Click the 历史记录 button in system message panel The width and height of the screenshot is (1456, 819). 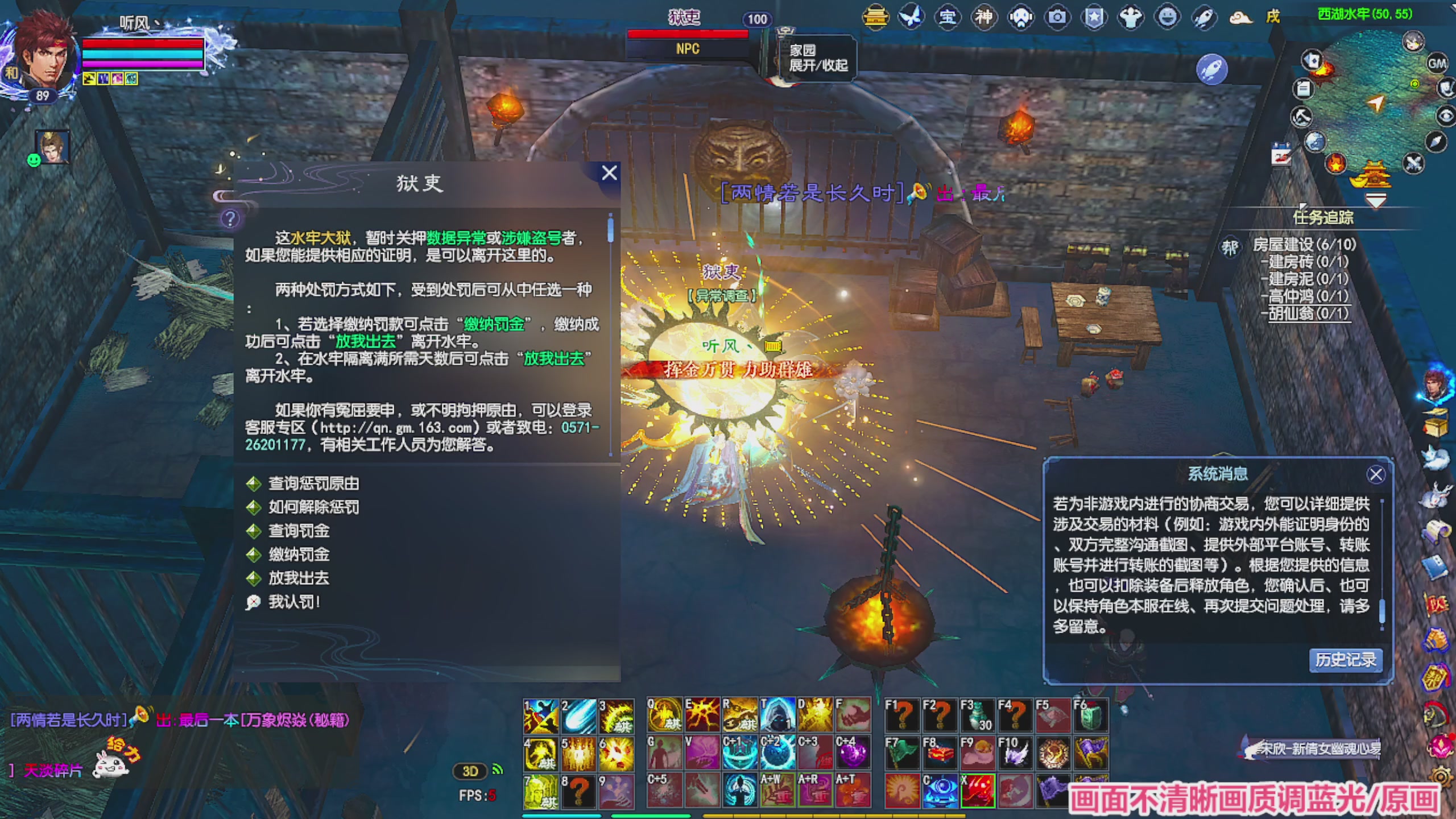click(1346, 660)
